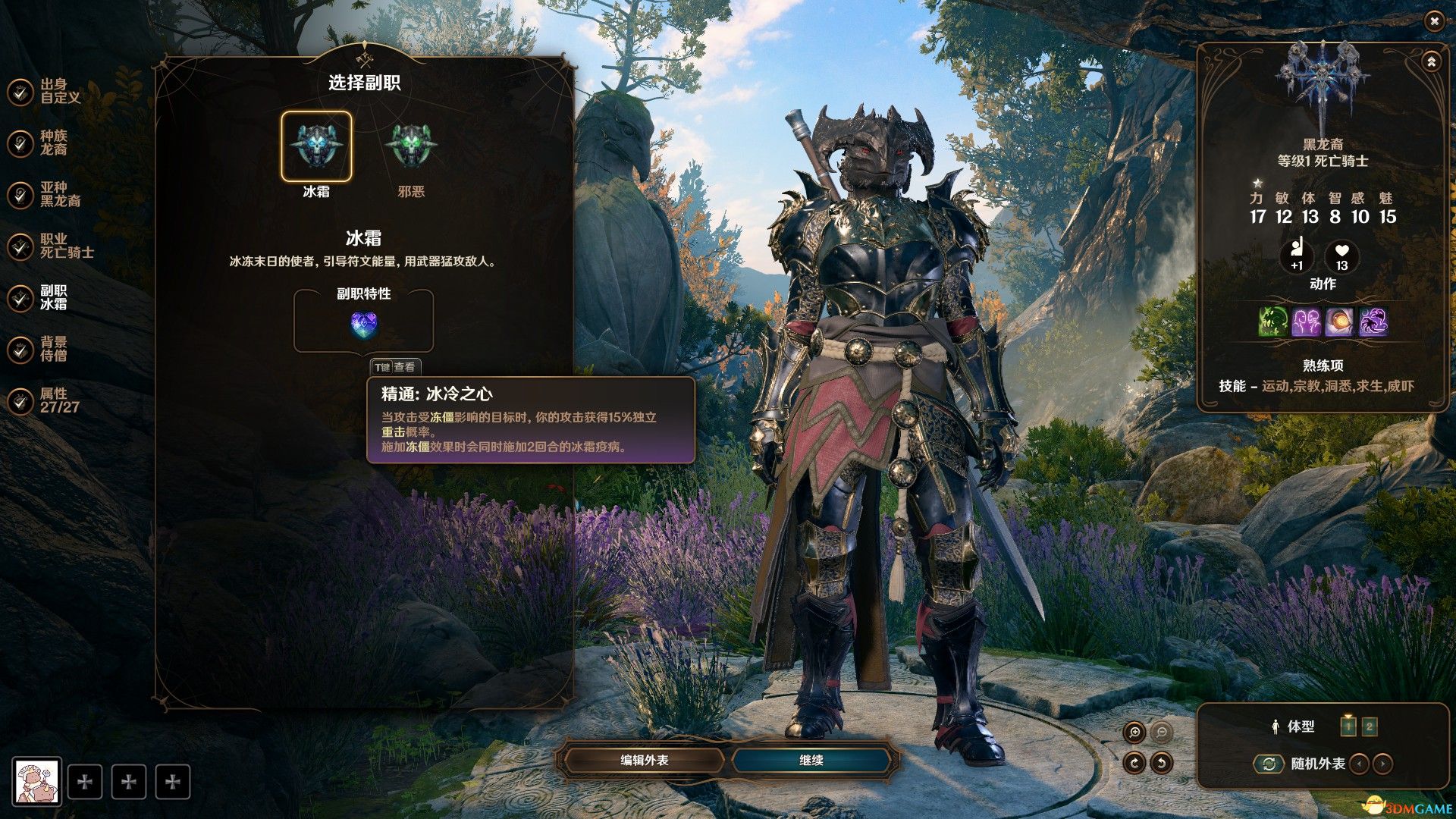选择"邪恶"副职图标
Image resolution: width=1456 pixels, height=819 pixels.
coord(410,146)
